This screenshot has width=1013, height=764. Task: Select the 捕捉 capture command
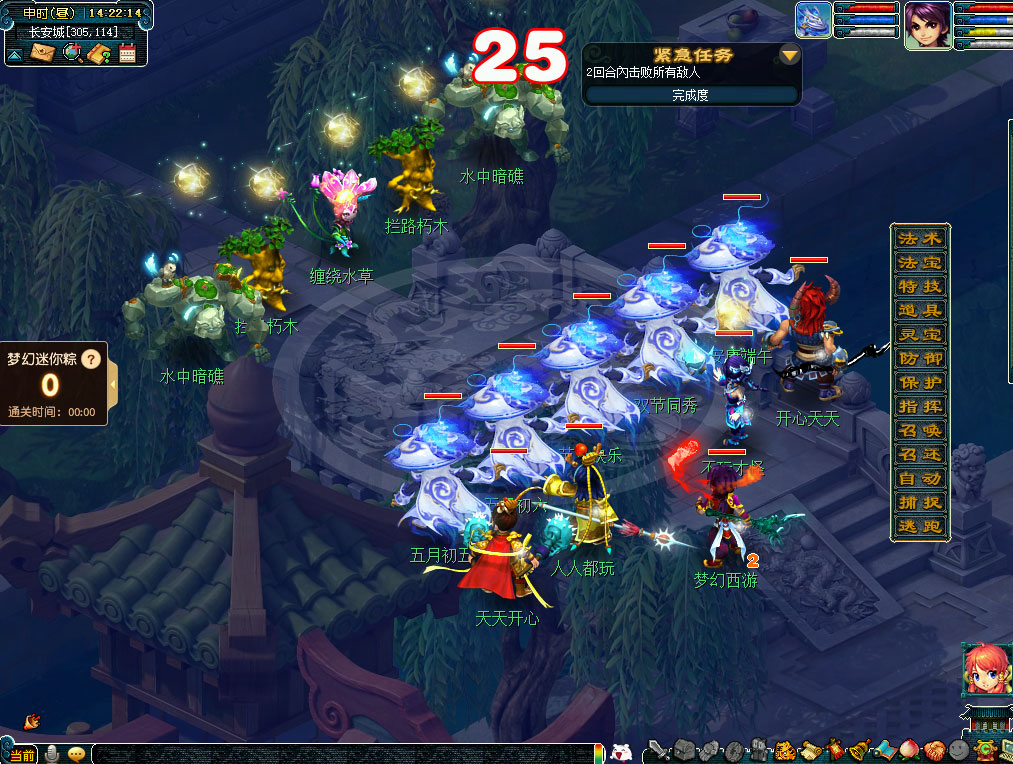click(920, 503)
